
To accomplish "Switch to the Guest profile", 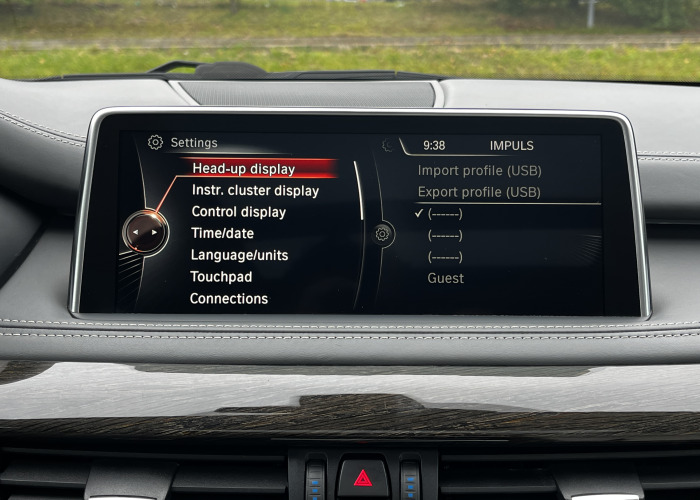I will tap(445, 278).
